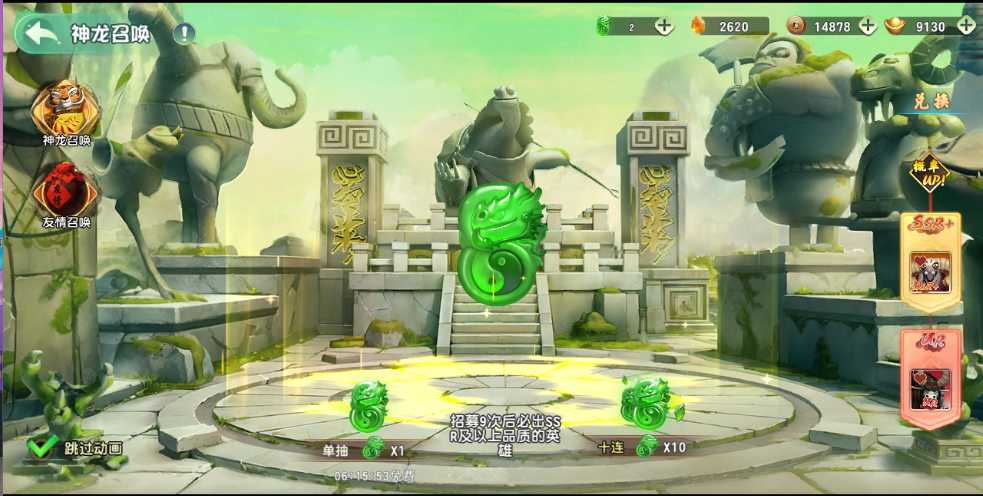Switch to the 神龙召唤 summon tab

point(66,112)
